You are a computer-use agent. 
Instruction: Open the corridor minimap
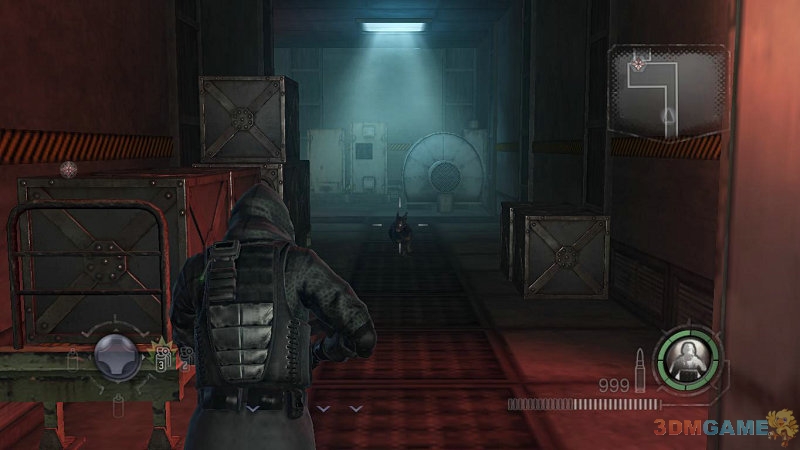coord(667,91)
